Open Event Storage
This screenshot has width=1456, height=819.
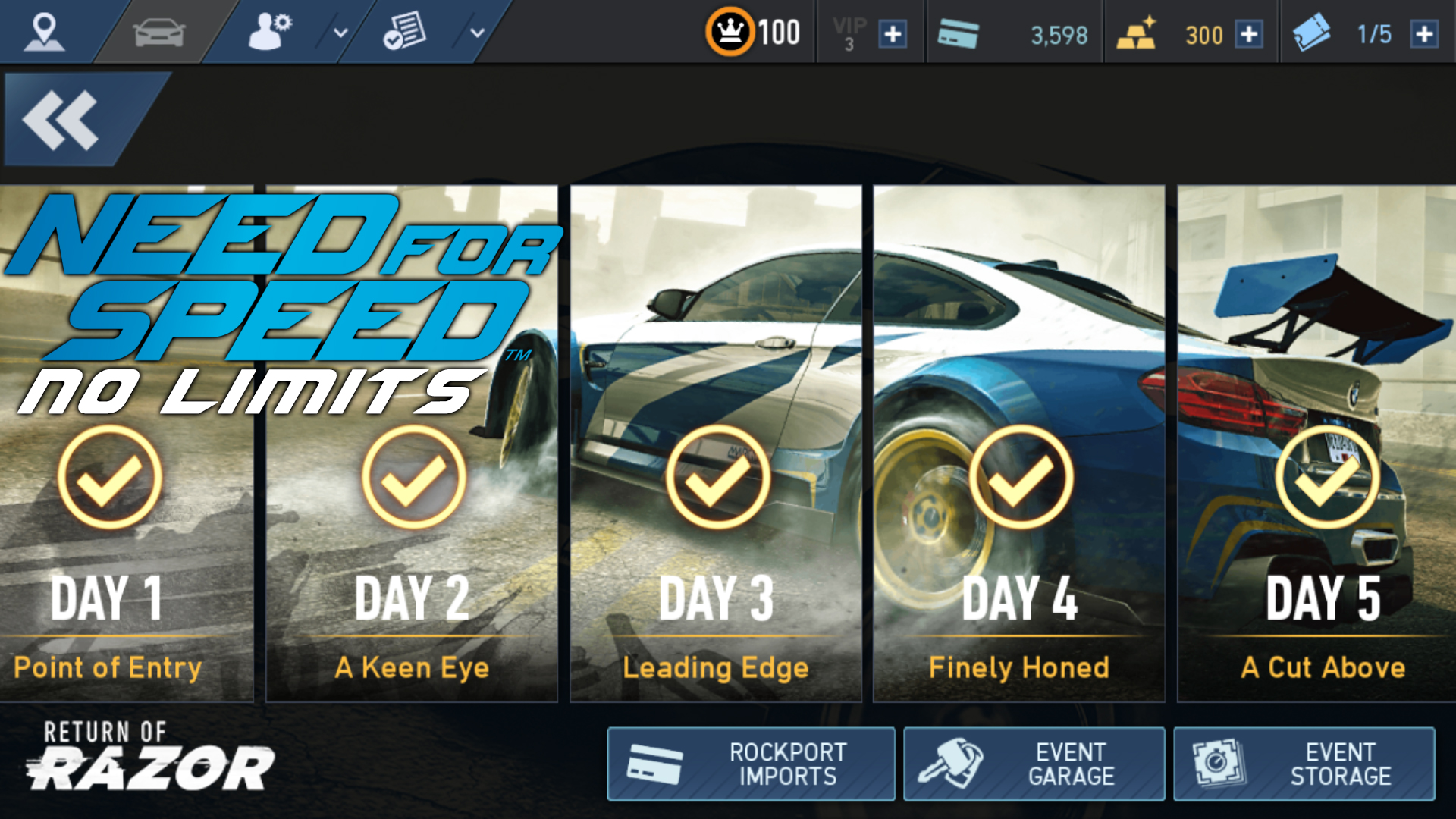point(1304,764)
